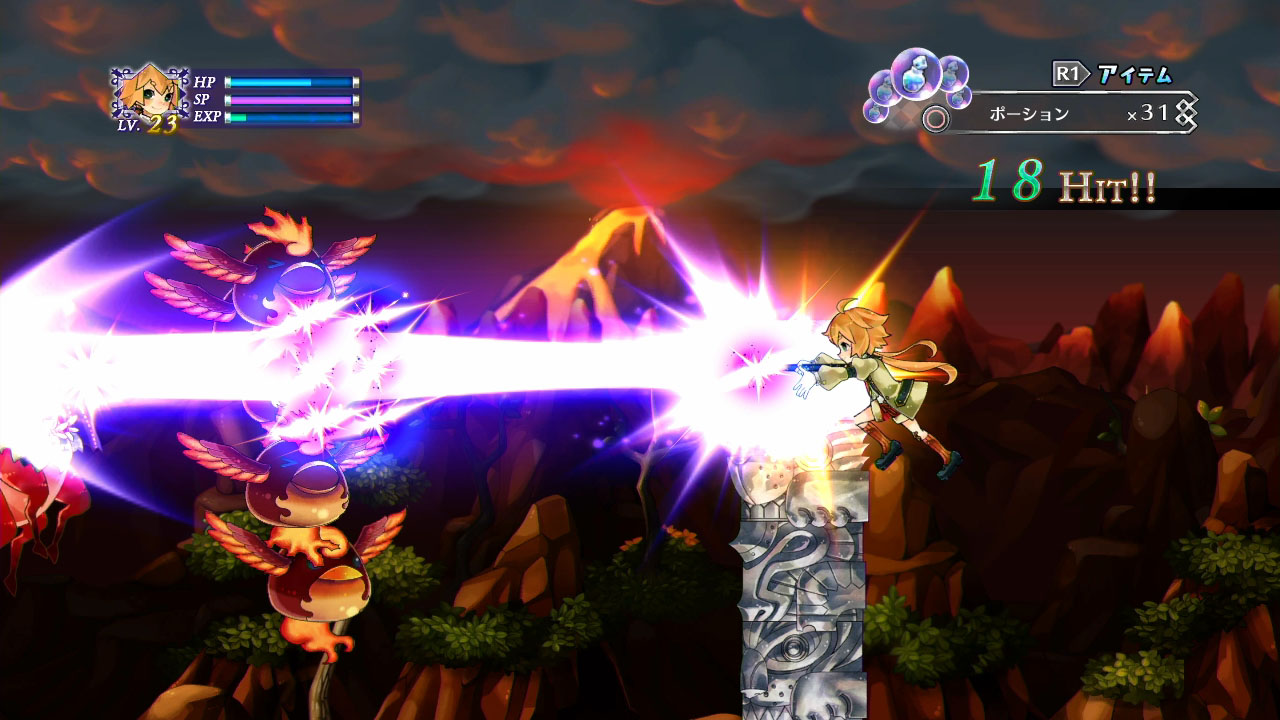Click the SP gauge bar

coord(290,101)
